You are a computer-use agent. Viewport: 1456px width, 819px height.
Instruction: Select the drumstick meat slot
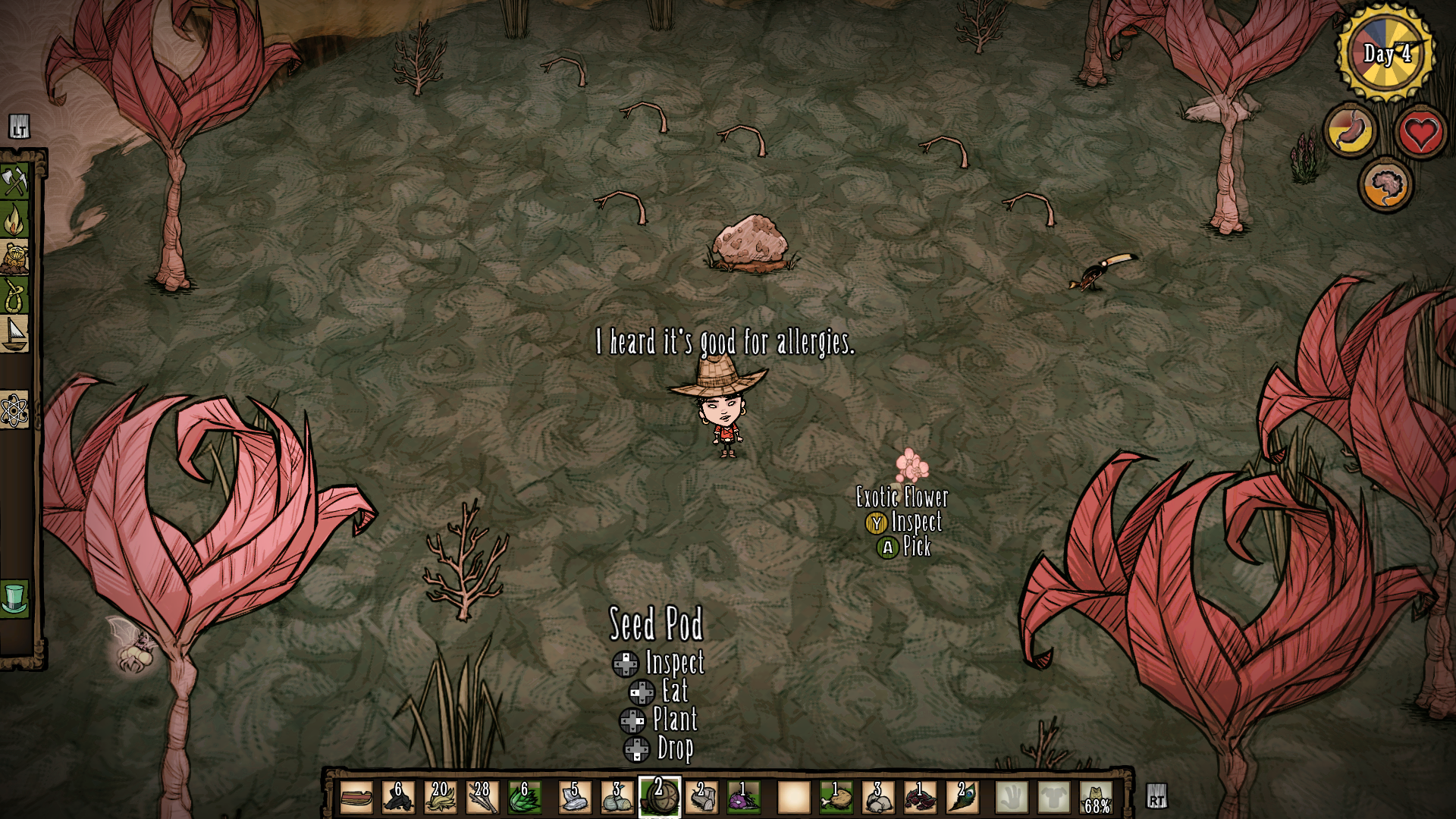(x=836, y=798)
